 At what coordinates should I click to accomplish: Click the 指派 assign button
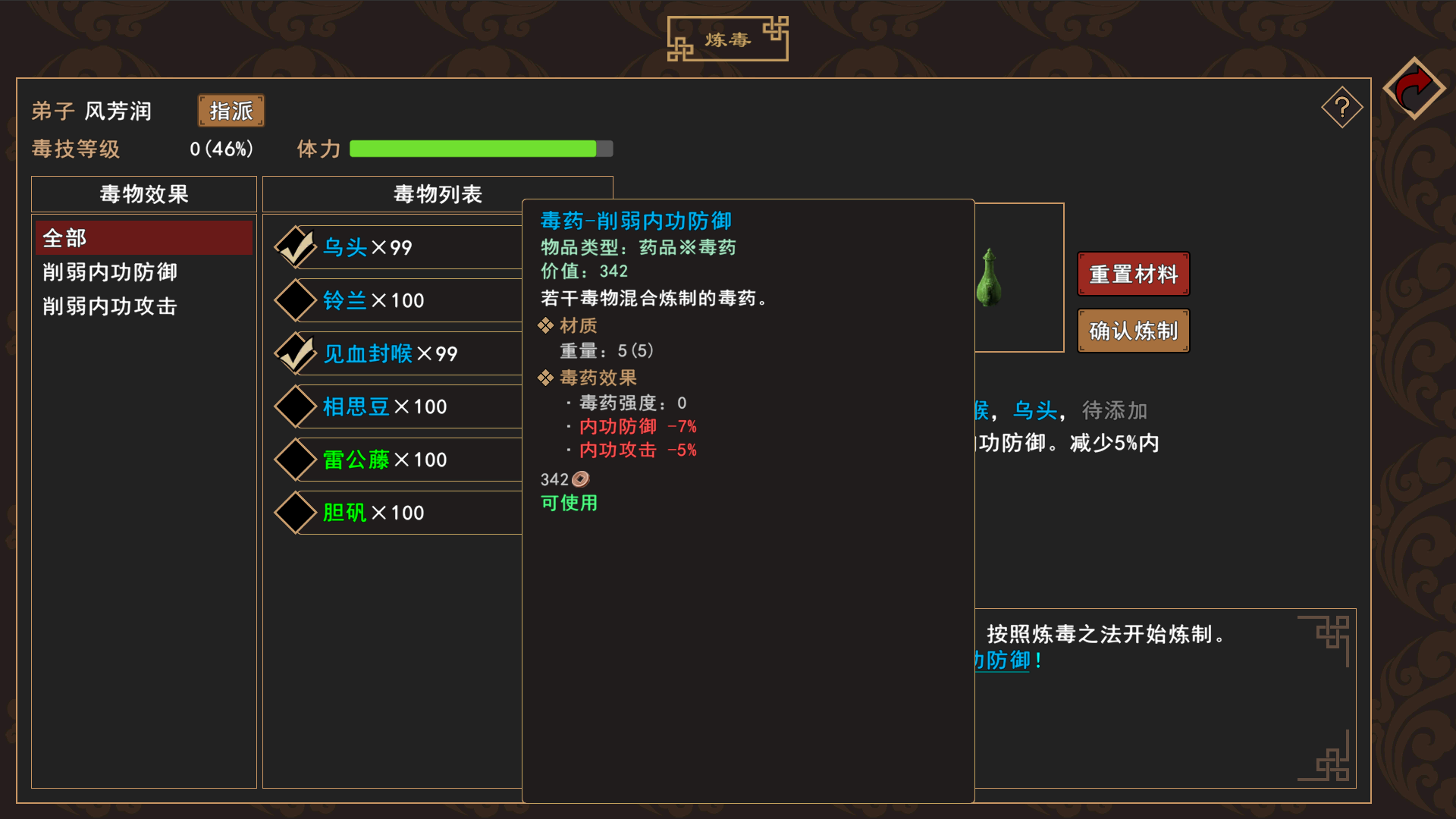point(231,111)
